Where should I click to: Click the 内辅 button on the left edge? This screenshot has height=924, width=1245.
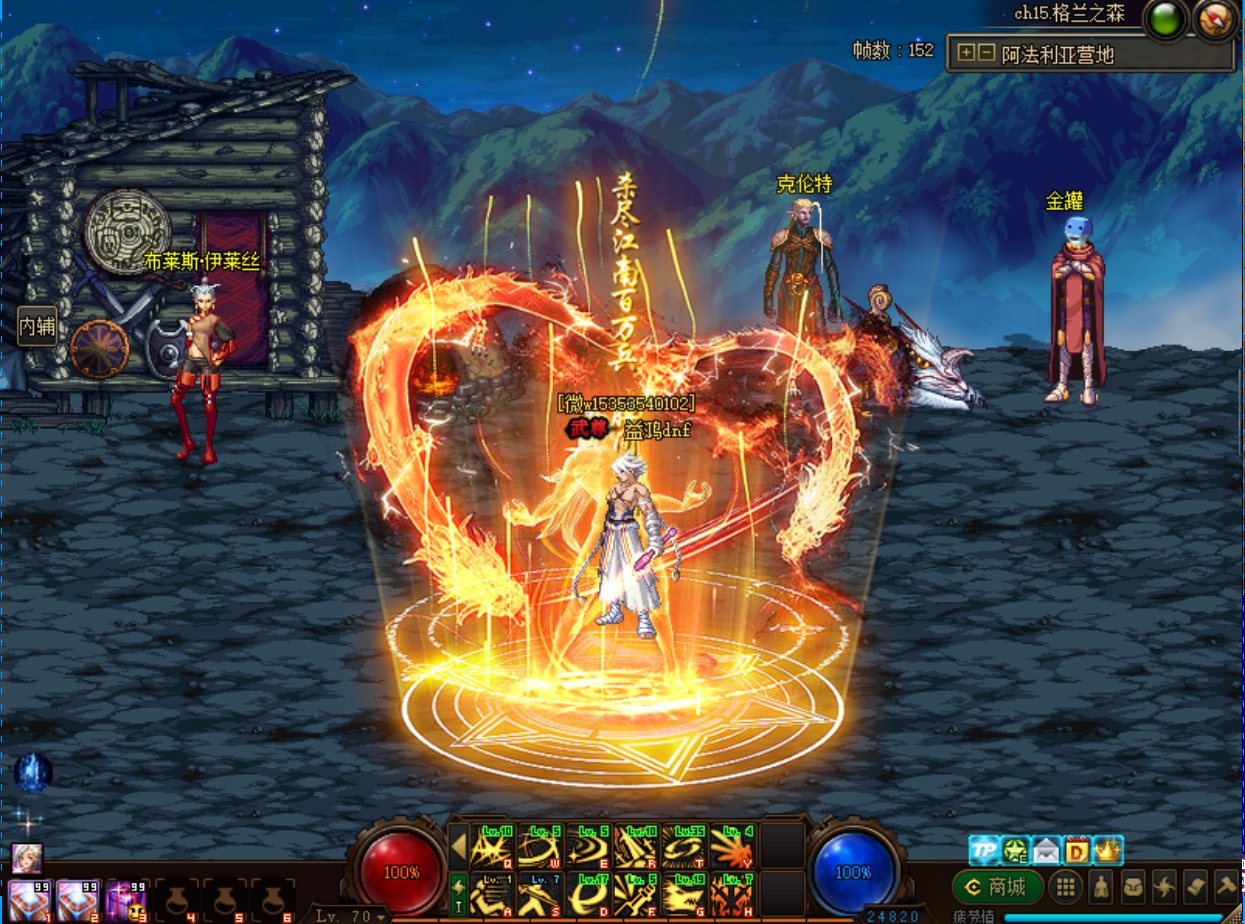click(x=37, y=326)
